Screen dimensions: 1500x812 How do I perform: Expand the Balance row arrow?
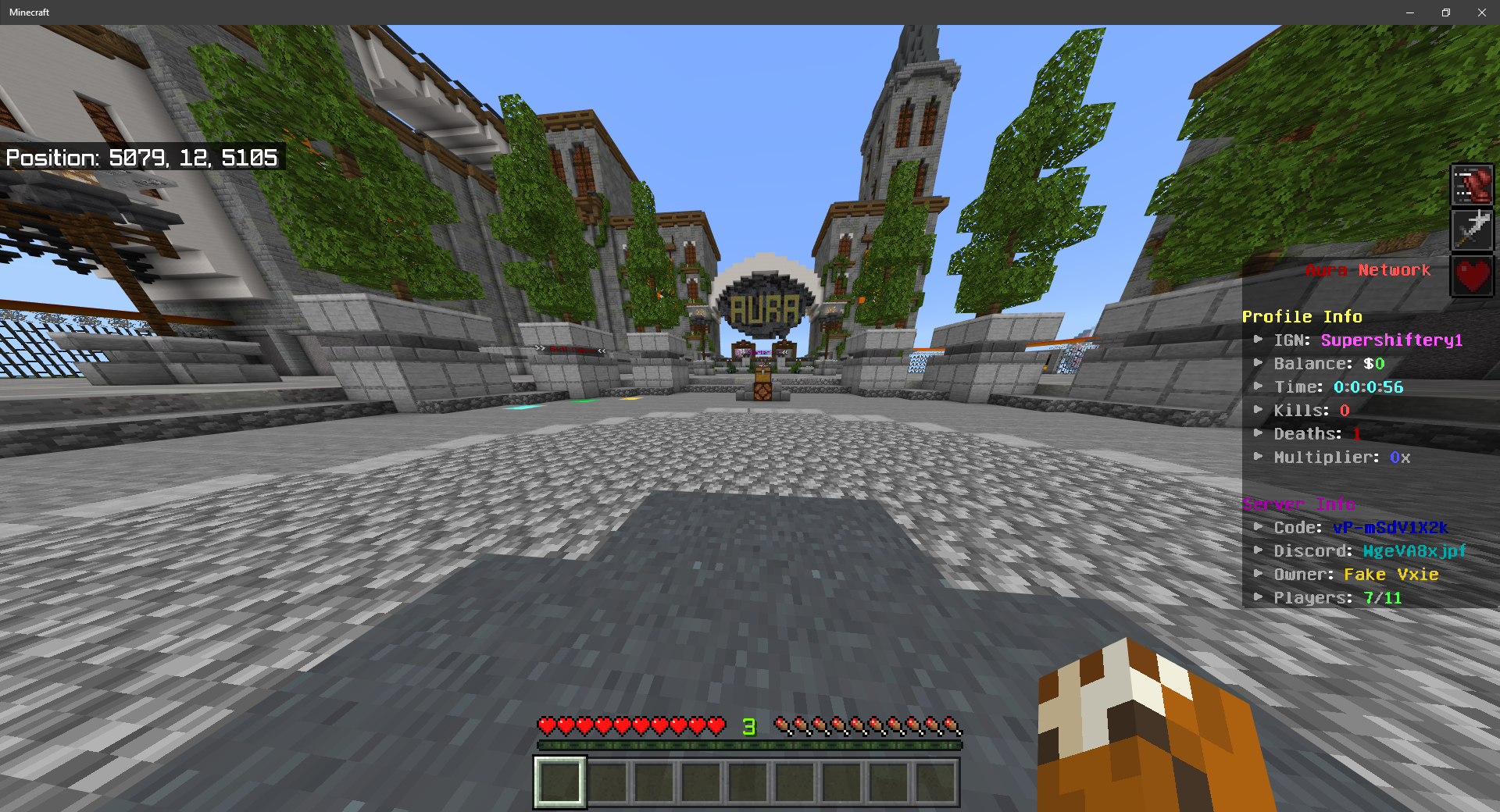(1259, 363)
